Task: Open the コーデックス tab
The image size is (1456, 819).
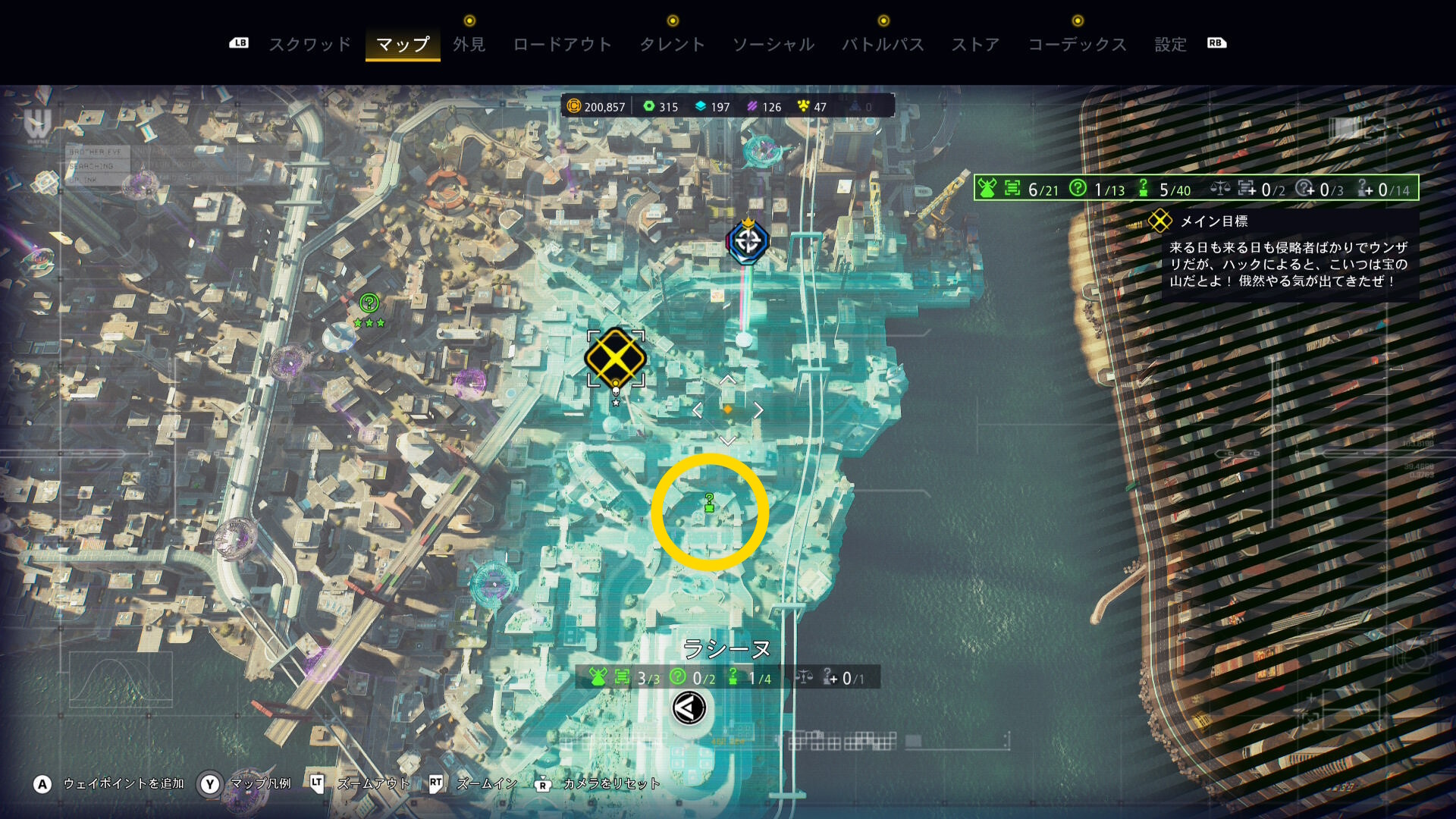Action: (x=1077, y=45)
